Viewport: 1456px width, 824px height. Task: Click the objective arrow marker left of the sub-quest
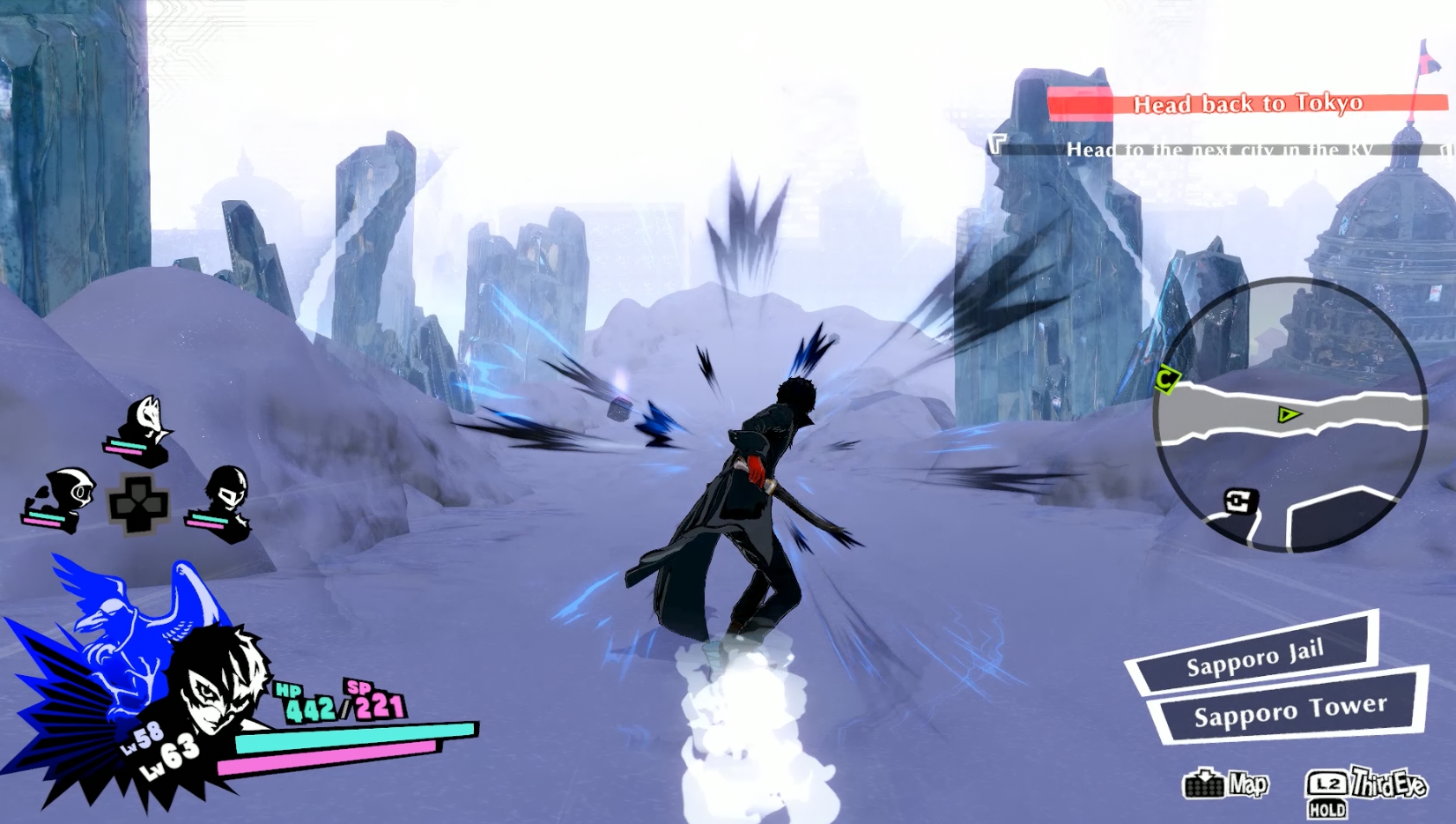point(998,145)
